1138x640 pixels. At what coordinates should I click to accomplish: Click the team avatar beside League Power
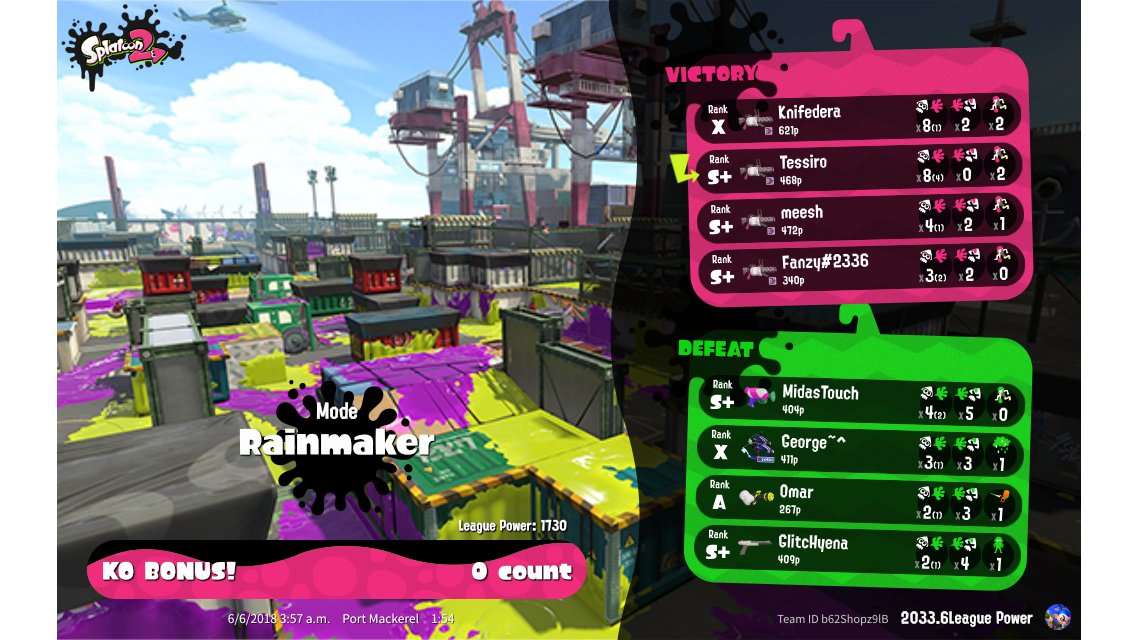(x=1057, y=617)
